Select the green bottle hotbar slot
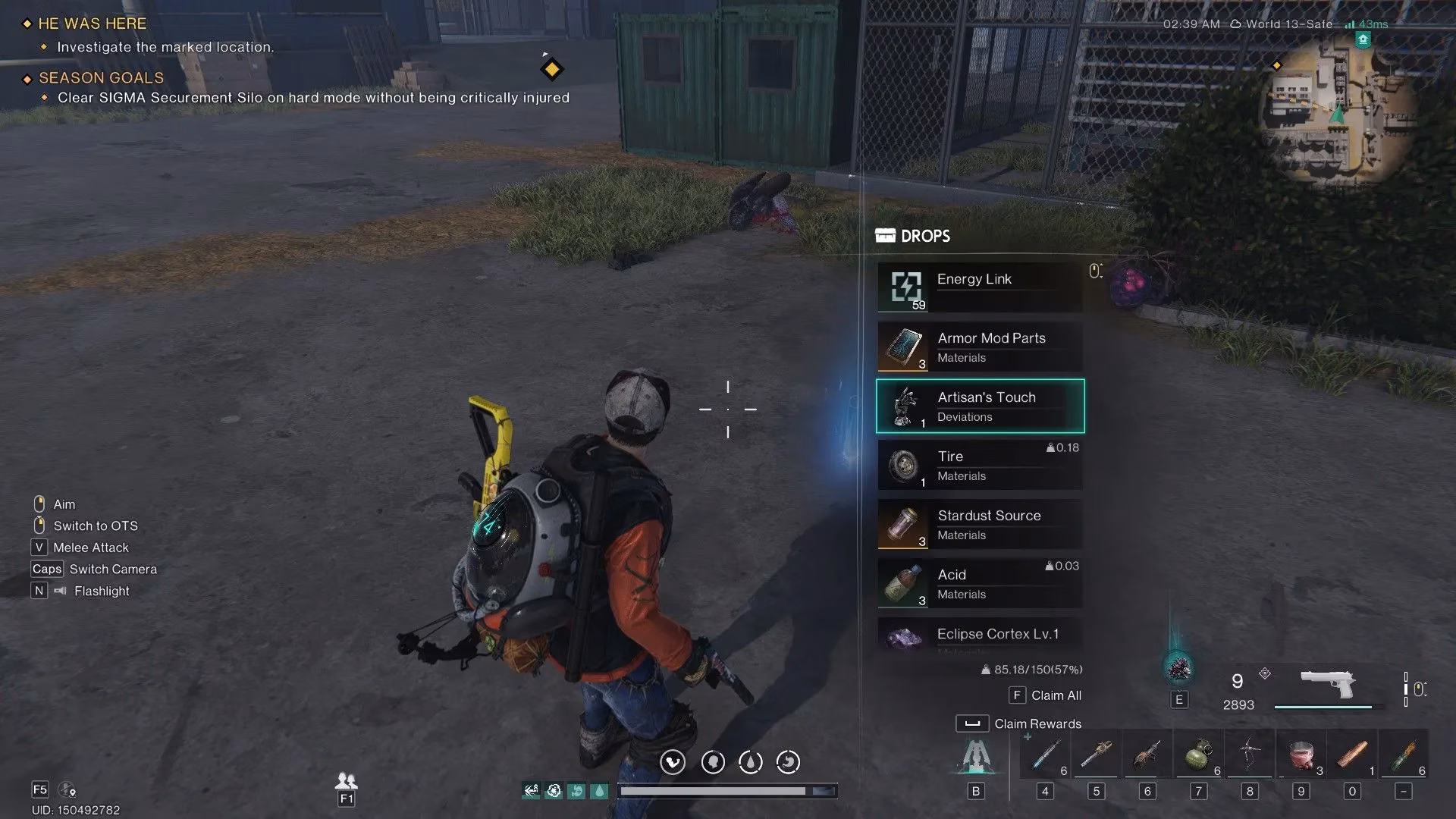The width and height of the screenshot is (1456, 819). coord(1403,755)
